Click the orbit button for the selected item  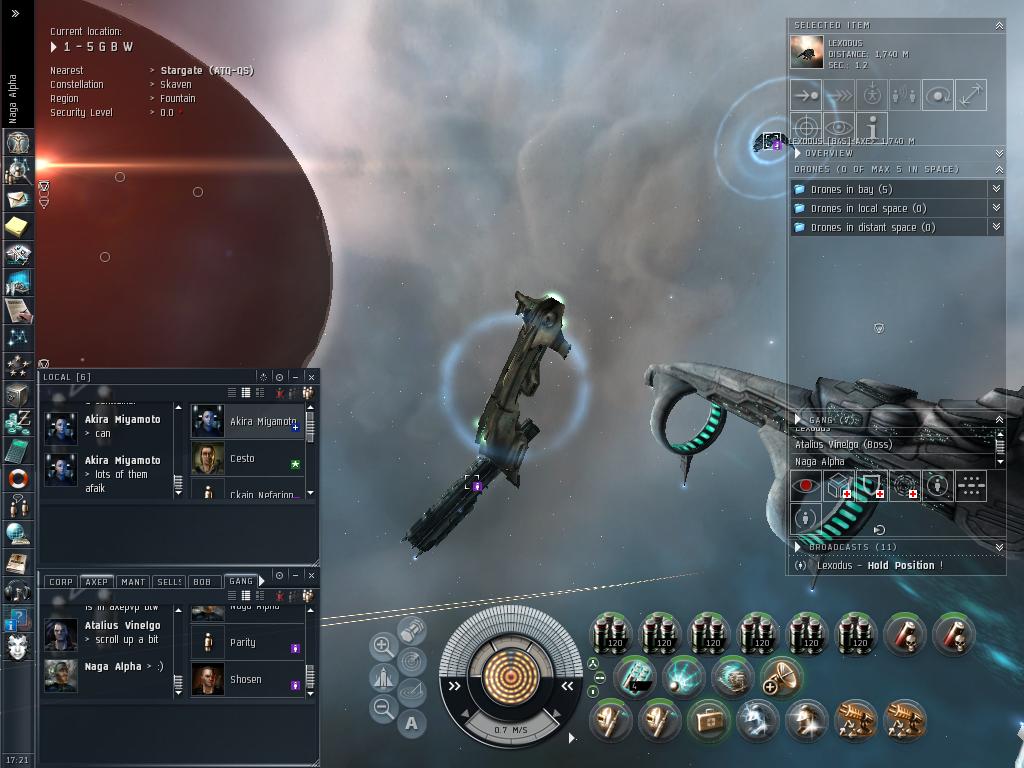click(938, 95)
